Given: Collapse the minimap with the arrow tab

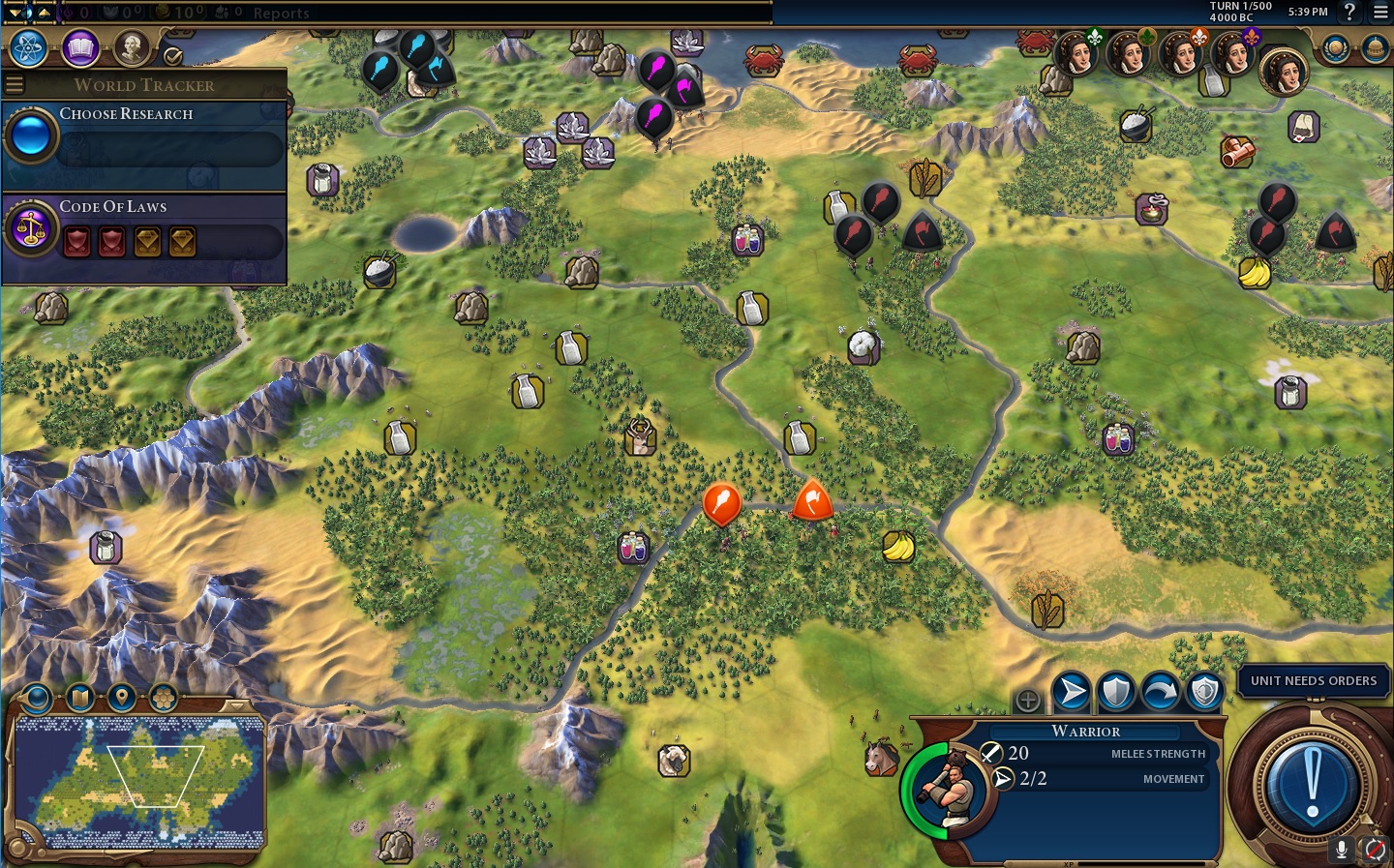Looking at the screenshot, I should pos(236,706).
